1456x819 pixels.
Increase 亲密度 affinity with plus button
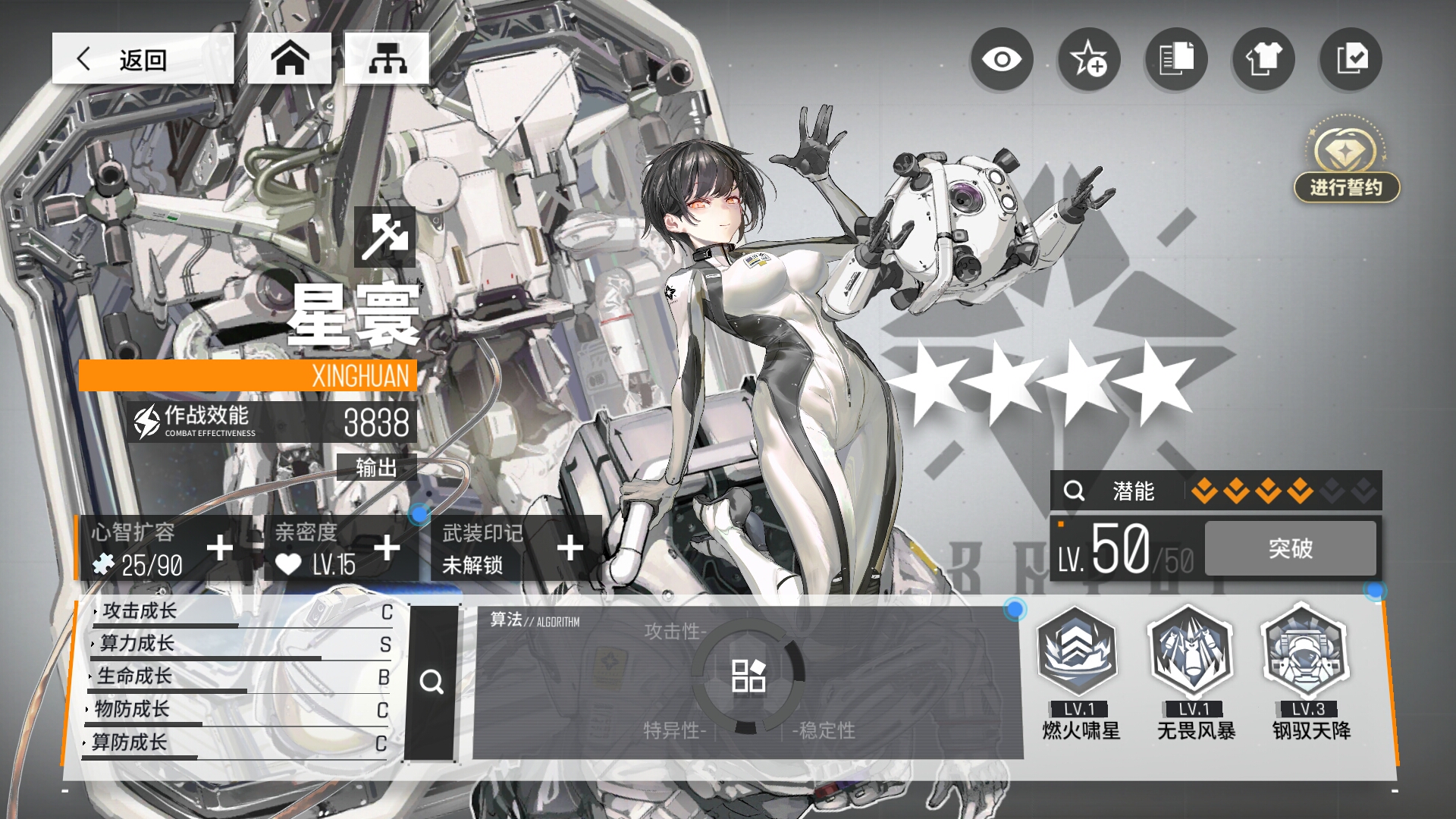click(x=387, y=548)
